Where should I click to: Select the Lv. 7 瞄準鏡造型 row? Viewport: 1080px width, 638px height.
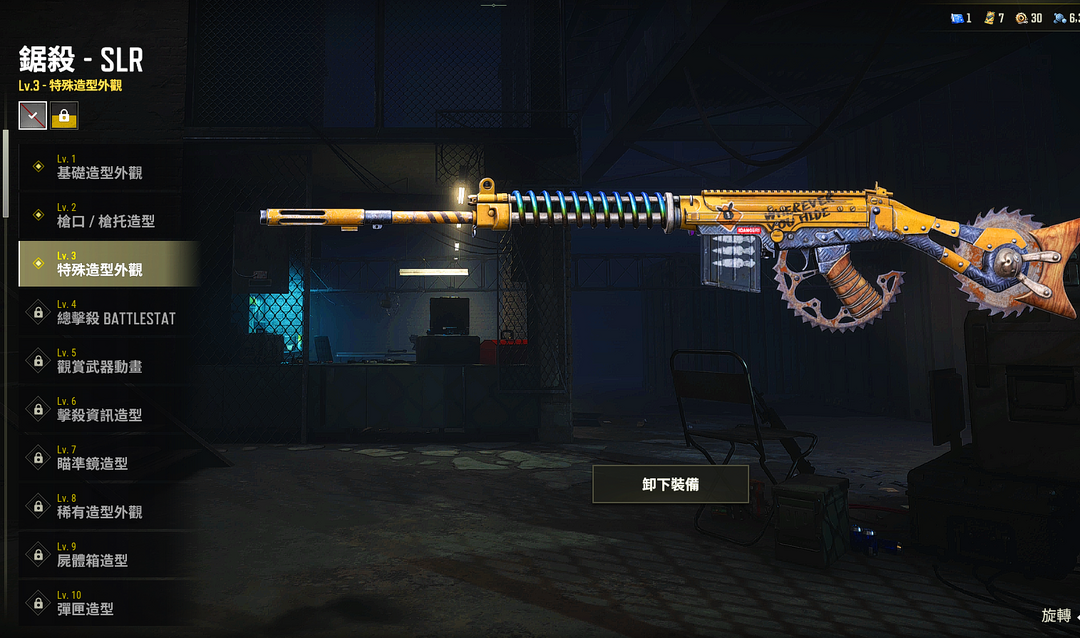coord(108,458)
